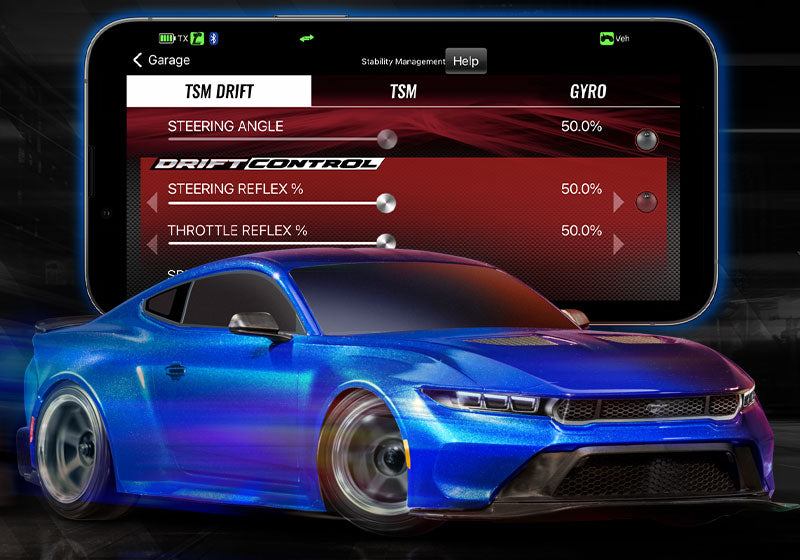Screen dimensions: 800x560
Task: Click the round knob button beside Steering Angle
Action: (647, 139)
